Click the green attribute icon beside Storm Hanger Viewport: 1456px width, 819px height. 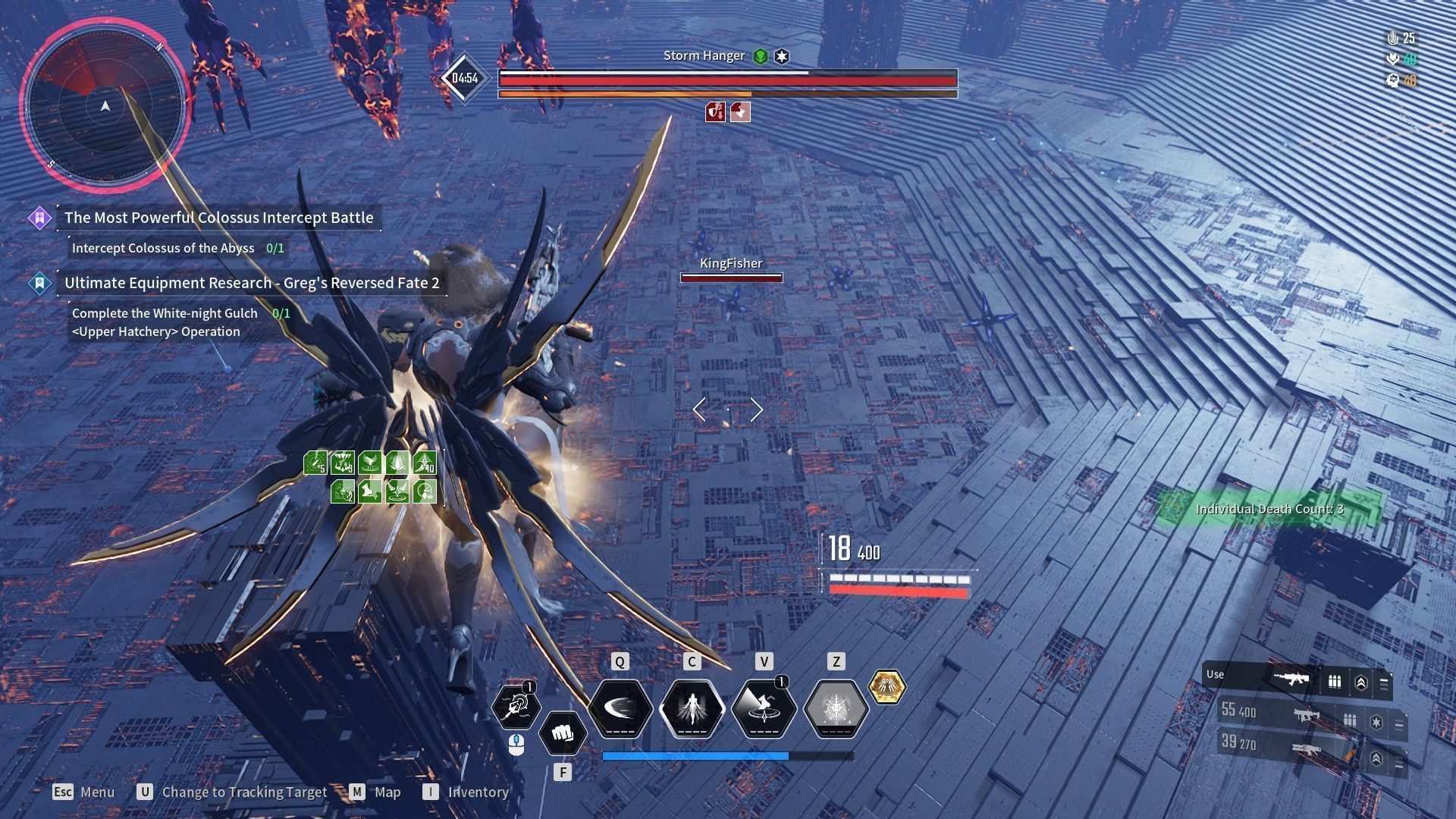click(761, 56)
